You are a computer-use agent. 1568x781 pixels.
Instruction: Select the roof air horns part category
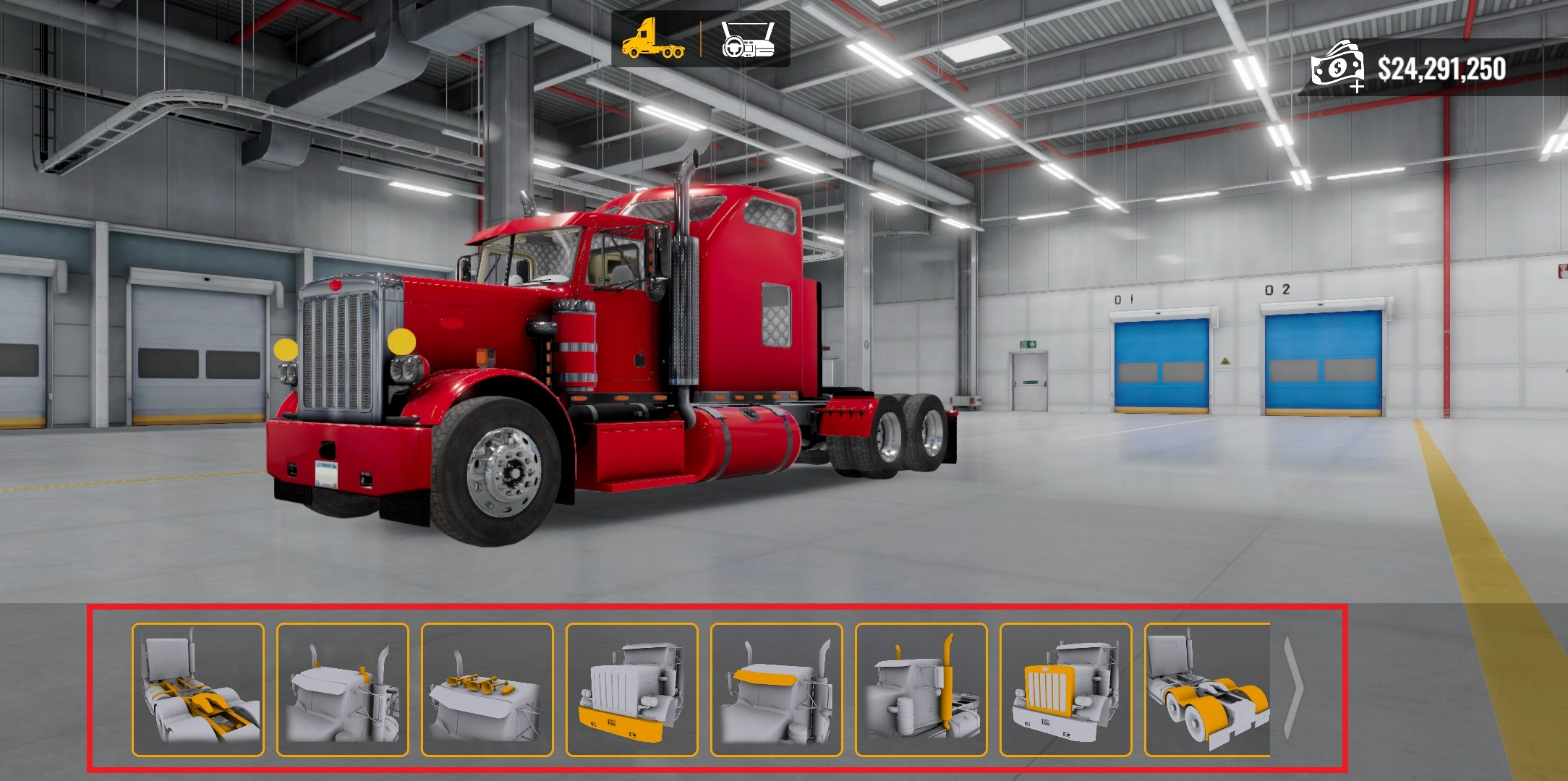coord(487,689)
